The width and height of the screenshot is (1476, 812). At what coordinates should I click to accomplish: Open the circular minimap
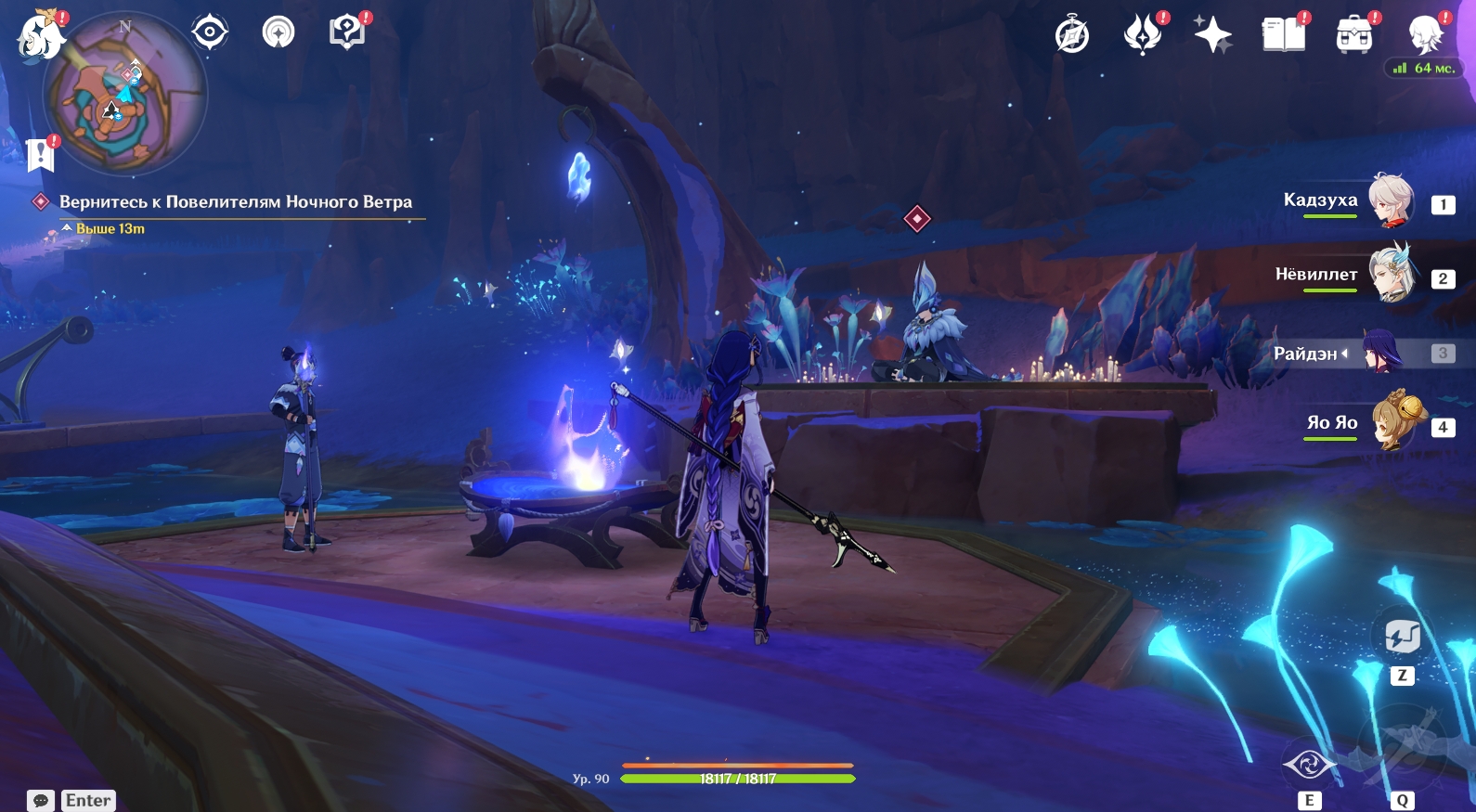click(x=124, y=95)
